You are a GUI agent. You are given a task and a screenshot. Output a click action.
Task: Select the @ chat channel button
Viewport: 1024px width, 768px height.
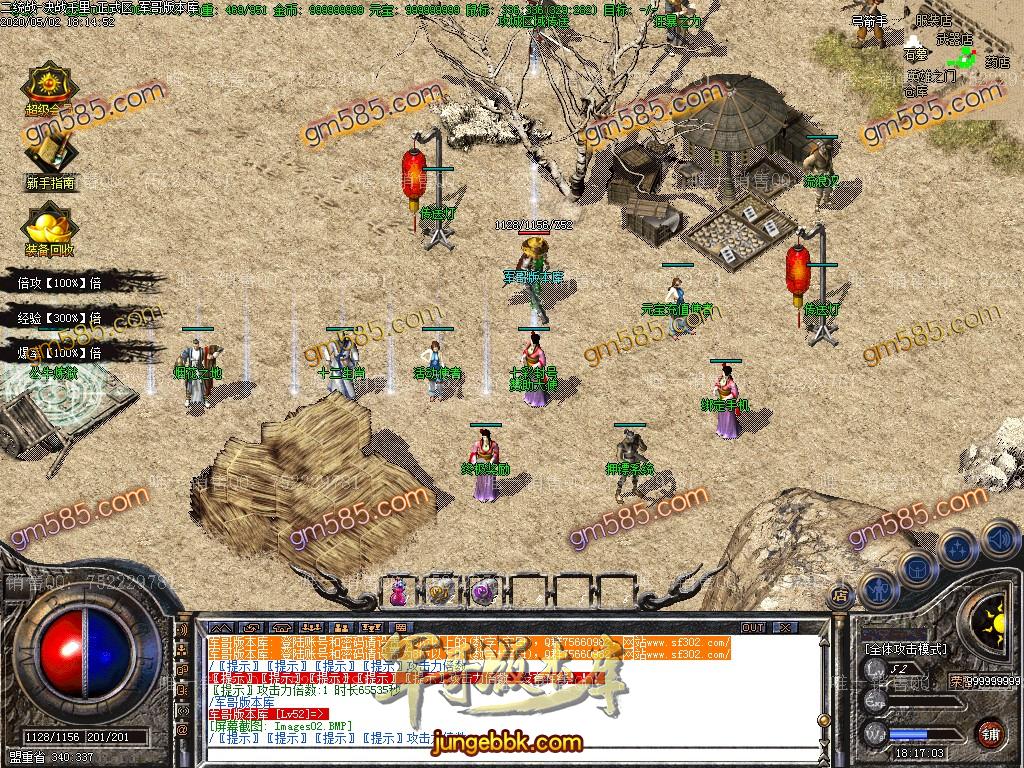click(x=182, y=730)
